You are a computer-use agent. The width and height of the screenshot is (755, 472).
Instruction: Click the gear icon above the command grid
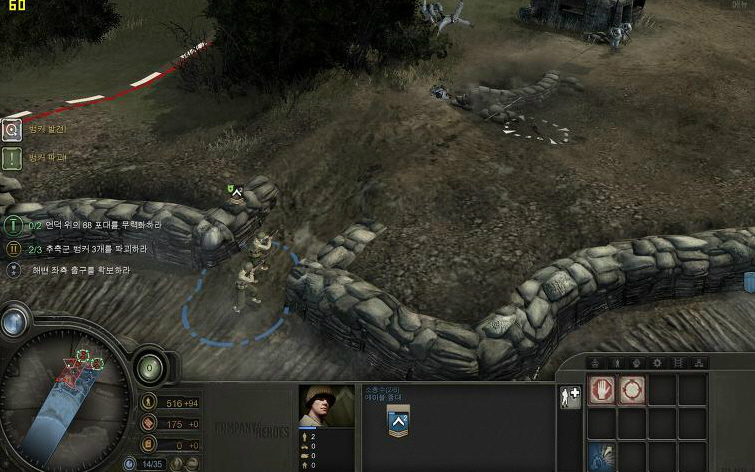(657, 362)
